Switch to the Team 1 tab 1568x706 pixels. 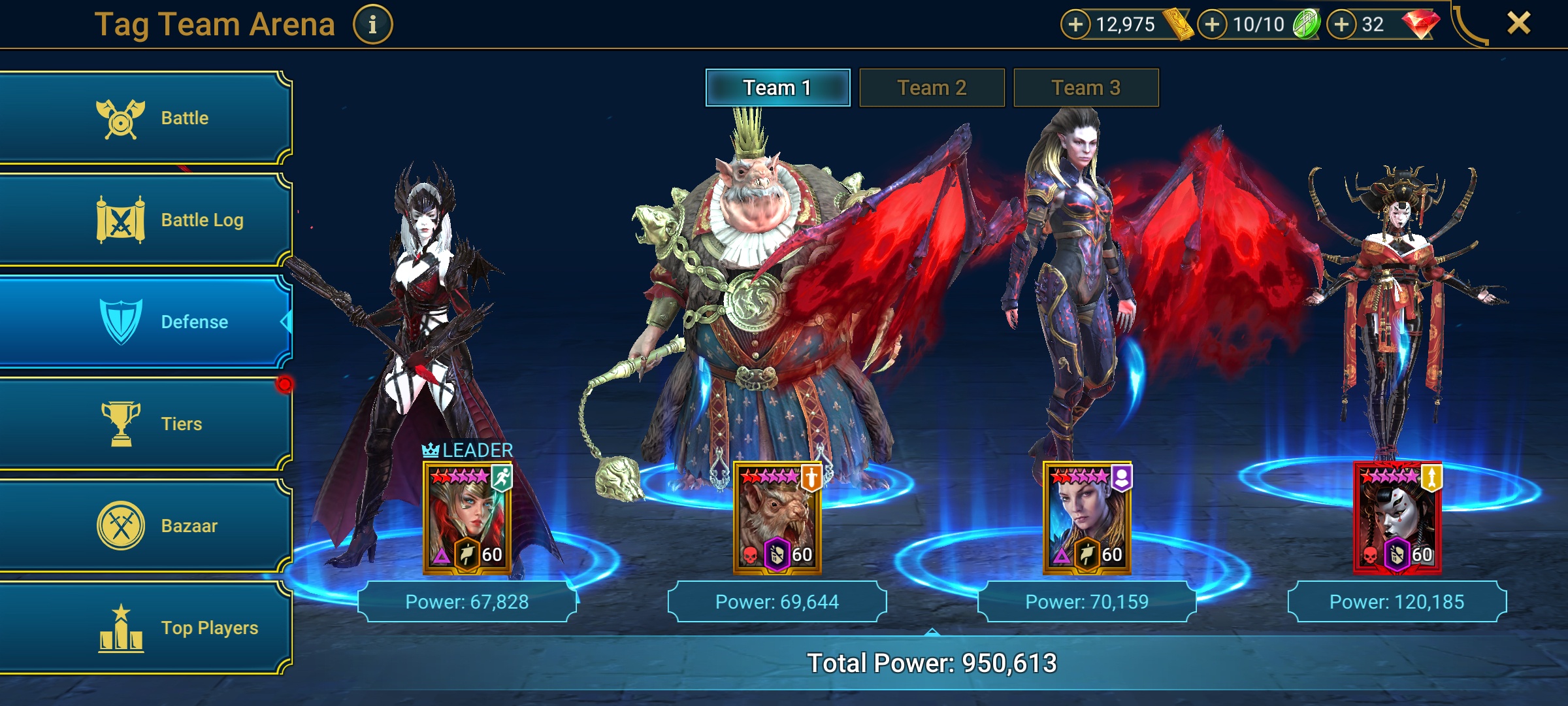[x=777, y=88]
